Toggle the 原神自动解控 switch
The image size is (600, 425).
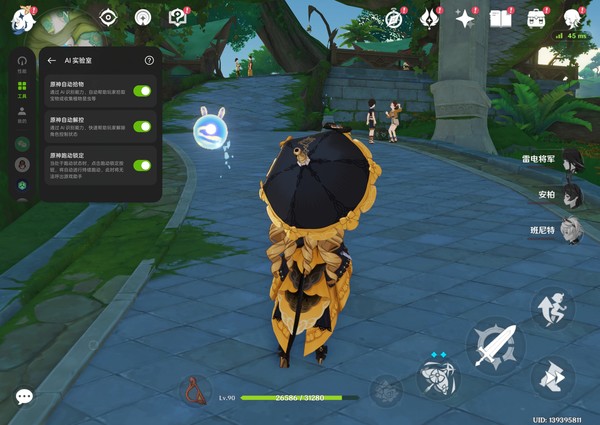tap(142, 126)
